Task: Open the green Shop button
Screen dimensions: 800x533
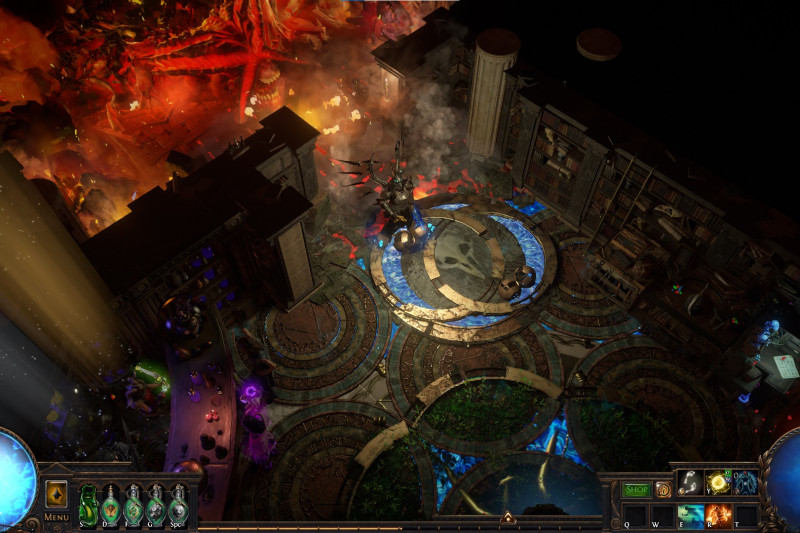Action: click(636, 490)
